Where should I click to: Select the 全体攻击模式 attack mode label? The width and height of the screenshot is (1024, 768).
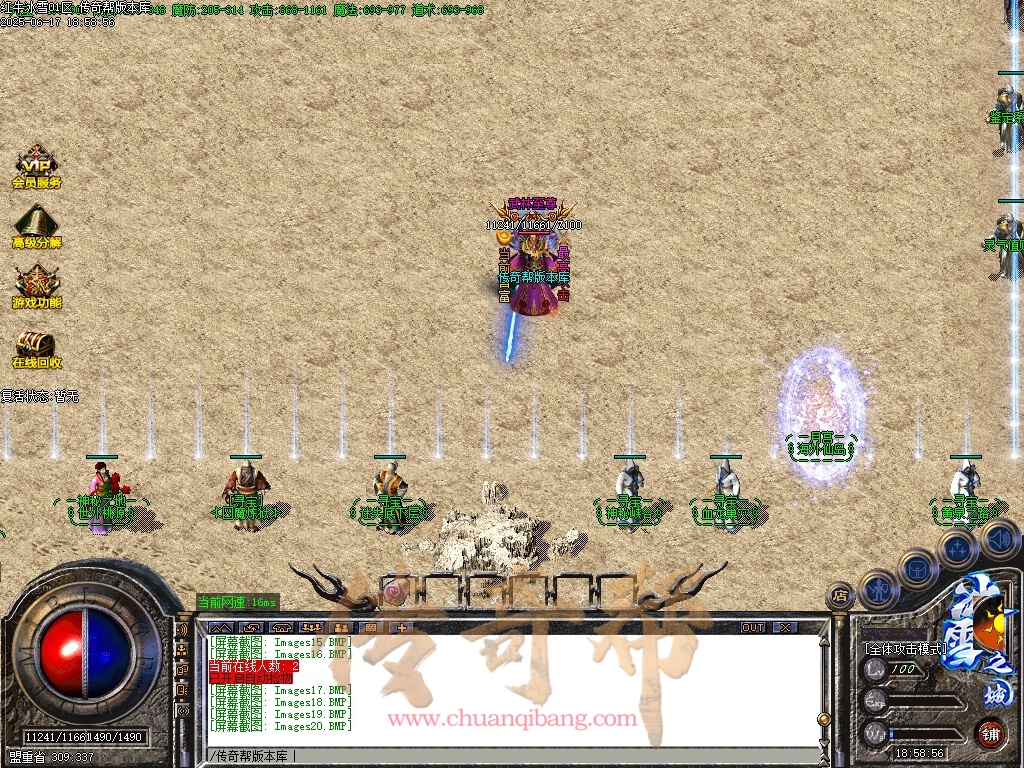905,649
